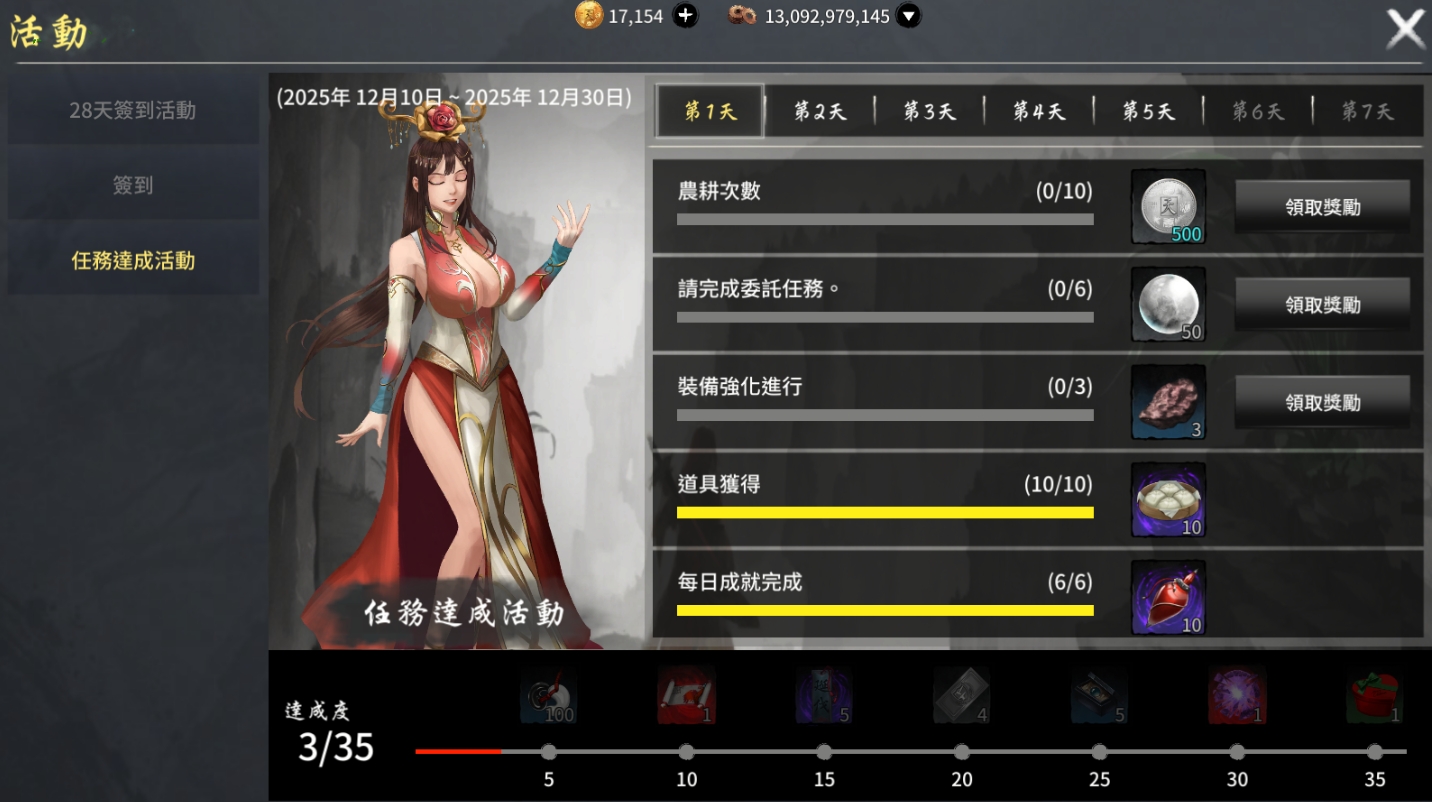1432x802 pixels.
Task: Close the 活動 event window
Action: [1405, 29]
